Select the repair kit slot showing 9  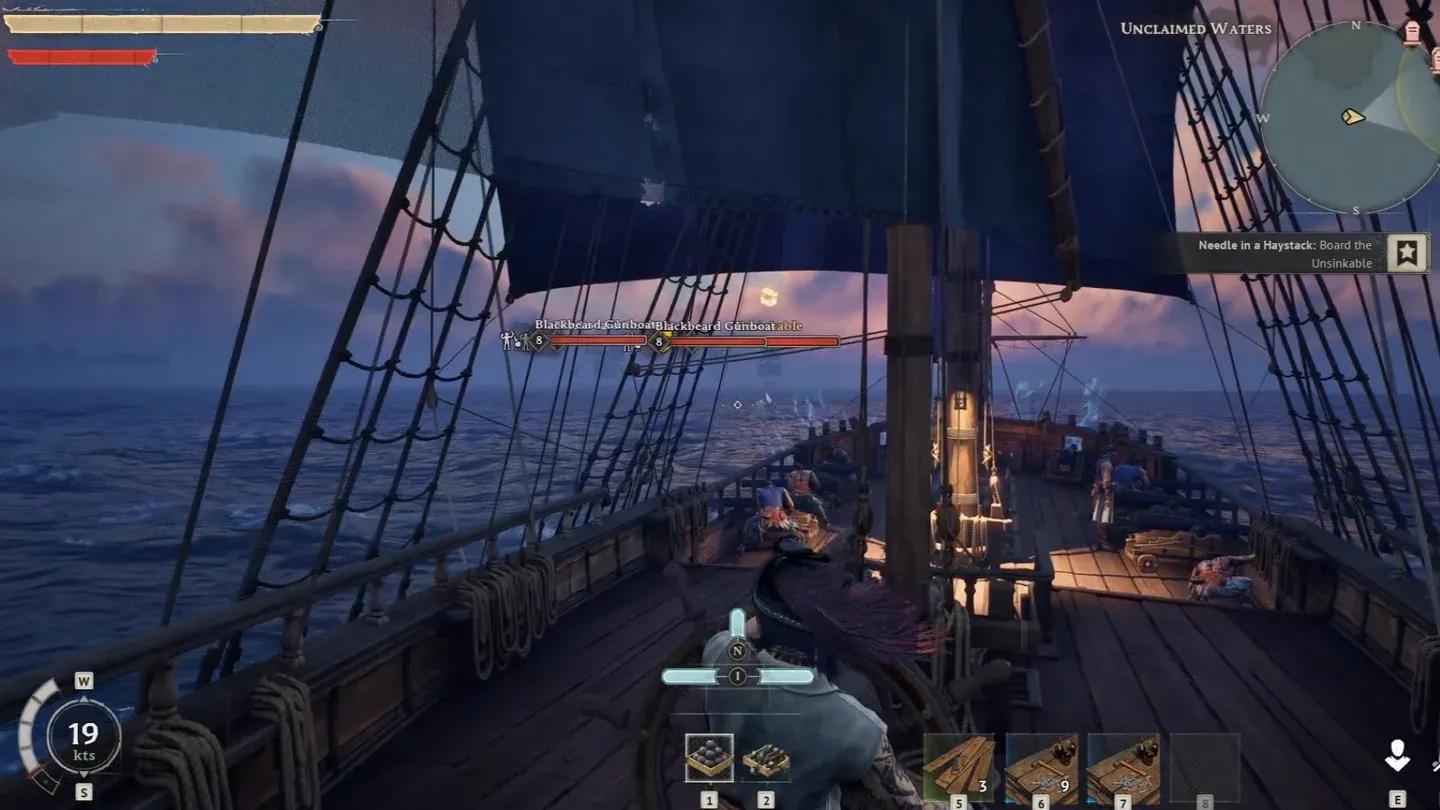tap(1041, 768)
